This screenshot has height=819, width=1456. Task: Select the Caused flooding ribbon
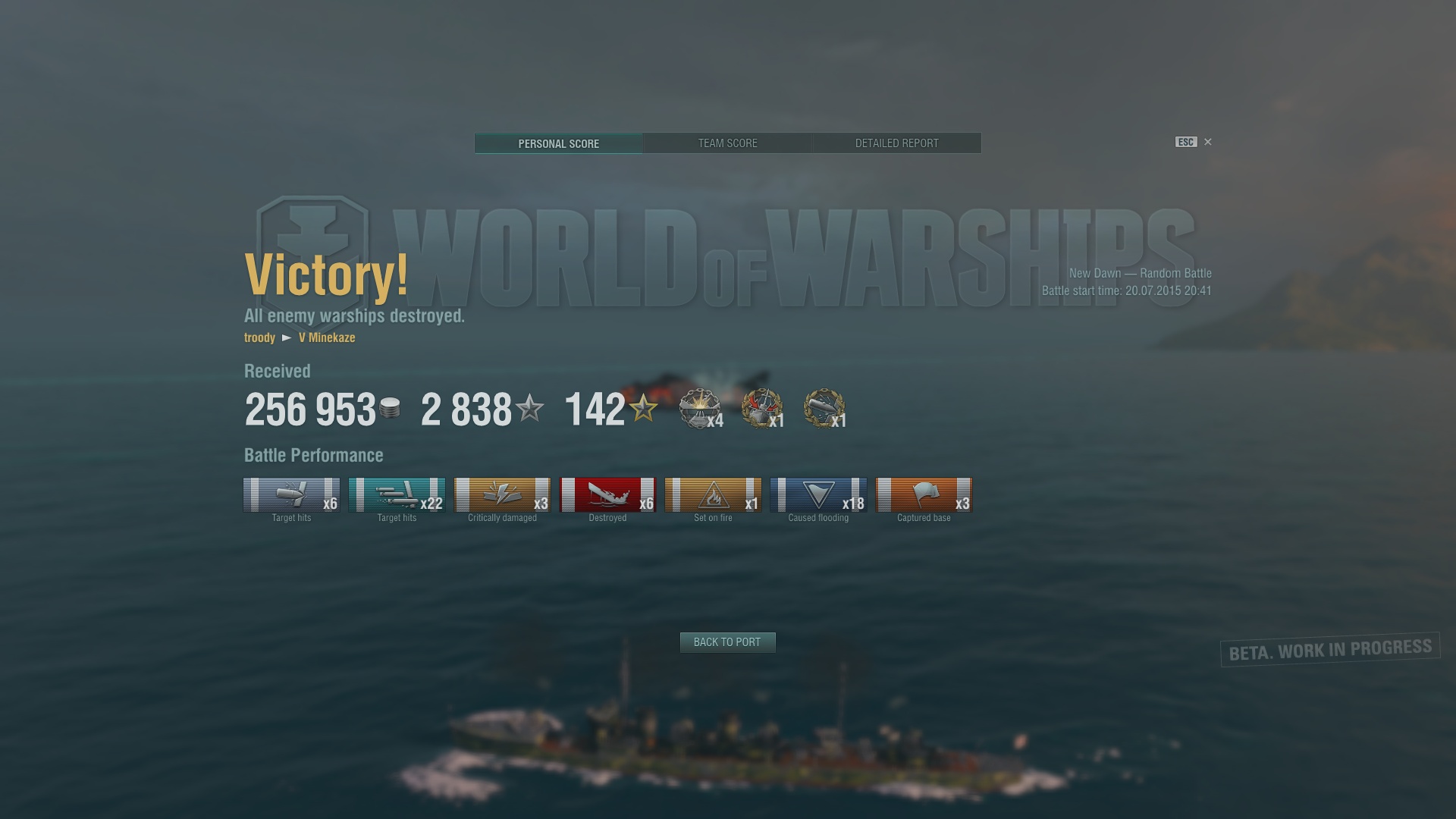(818, 495)
